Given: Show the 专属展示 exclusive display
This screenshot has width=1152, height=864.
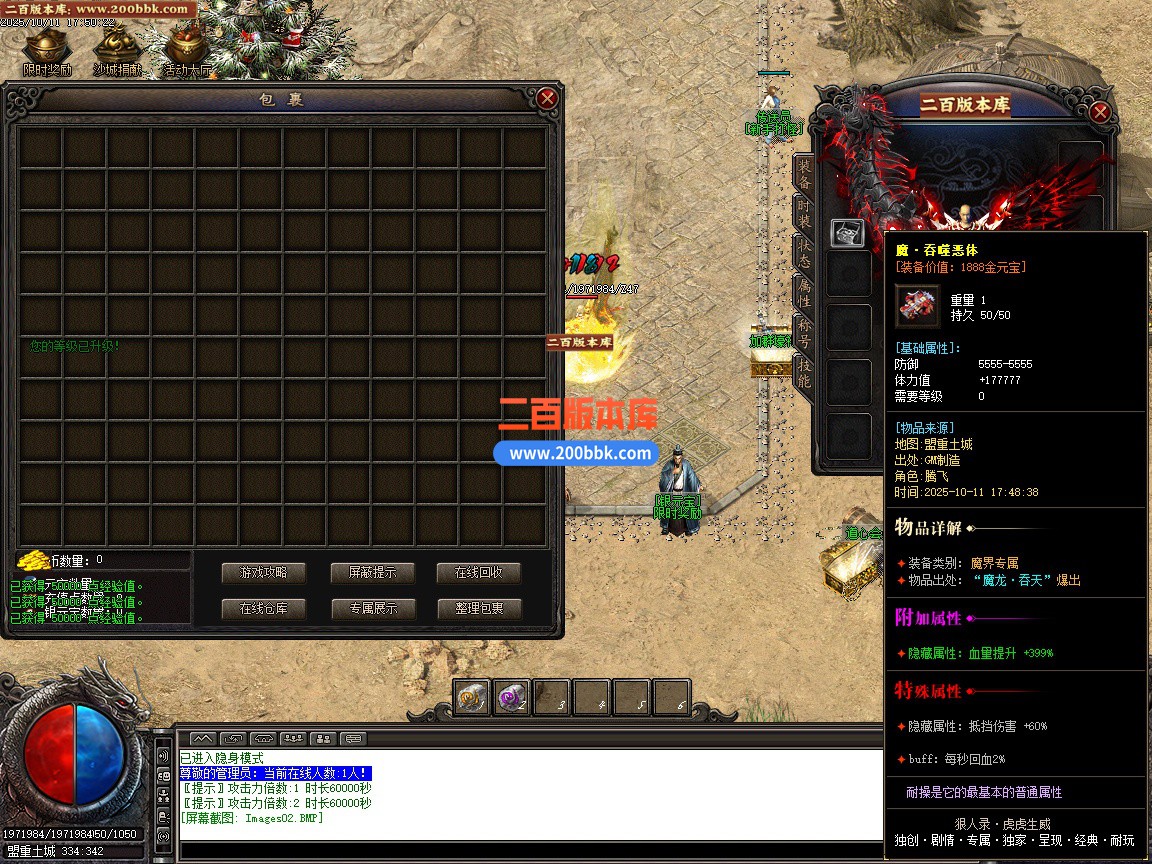Looking at the screenshot, I should (372, 608).
